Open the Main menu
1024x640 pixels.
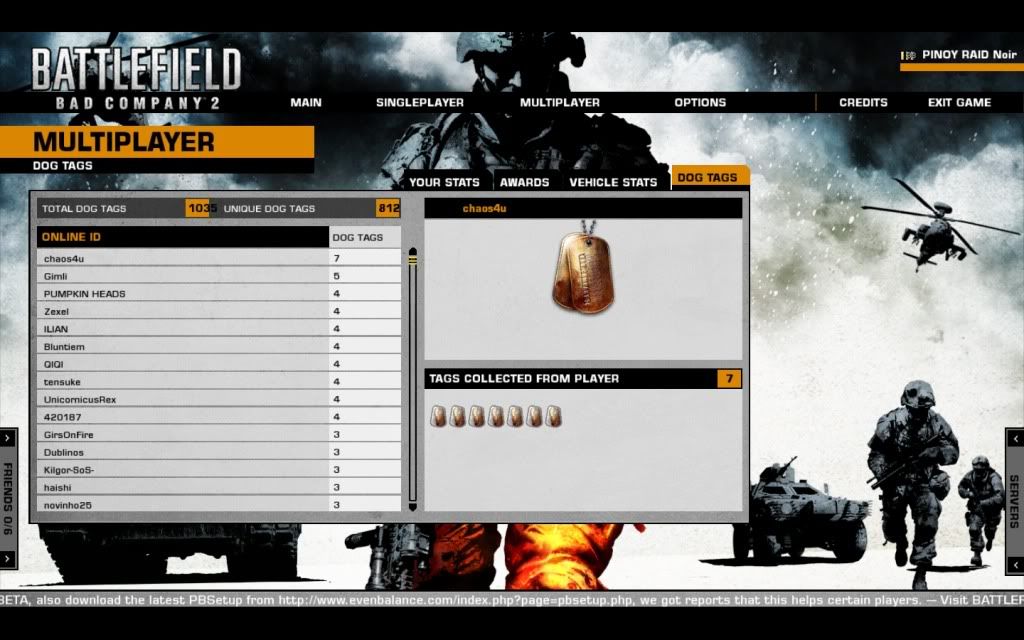[x=306, y=102]
